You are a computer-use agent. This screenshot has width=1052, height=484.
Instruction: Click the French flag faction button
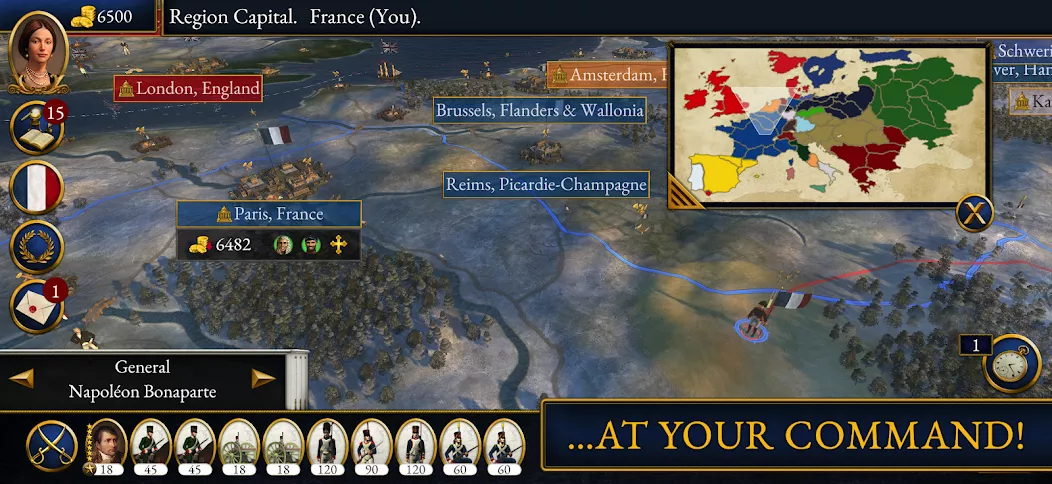(37, 187)
